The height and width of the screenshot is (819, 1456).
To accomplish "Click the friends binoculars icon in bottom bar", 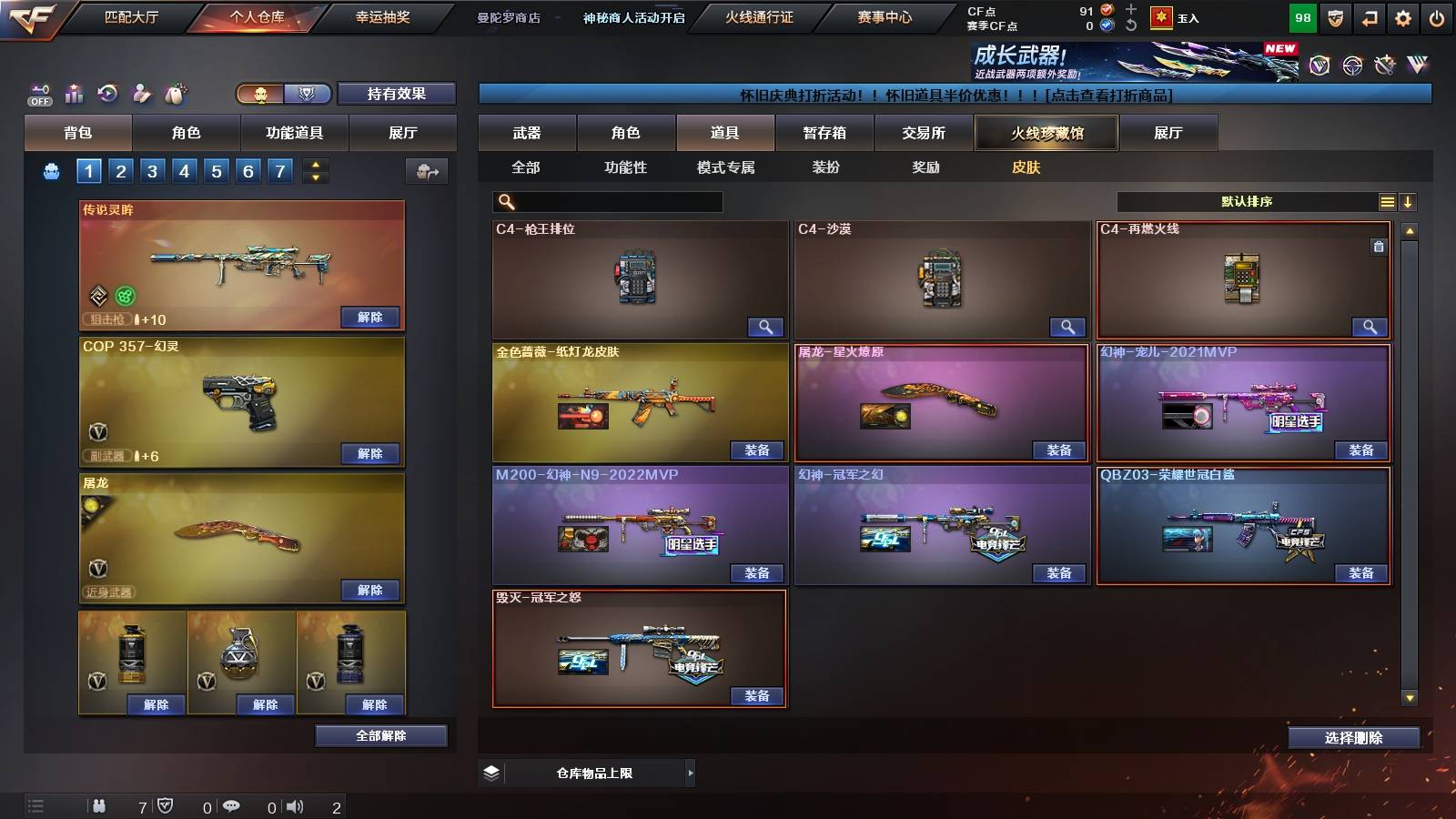I will point(100,806).
